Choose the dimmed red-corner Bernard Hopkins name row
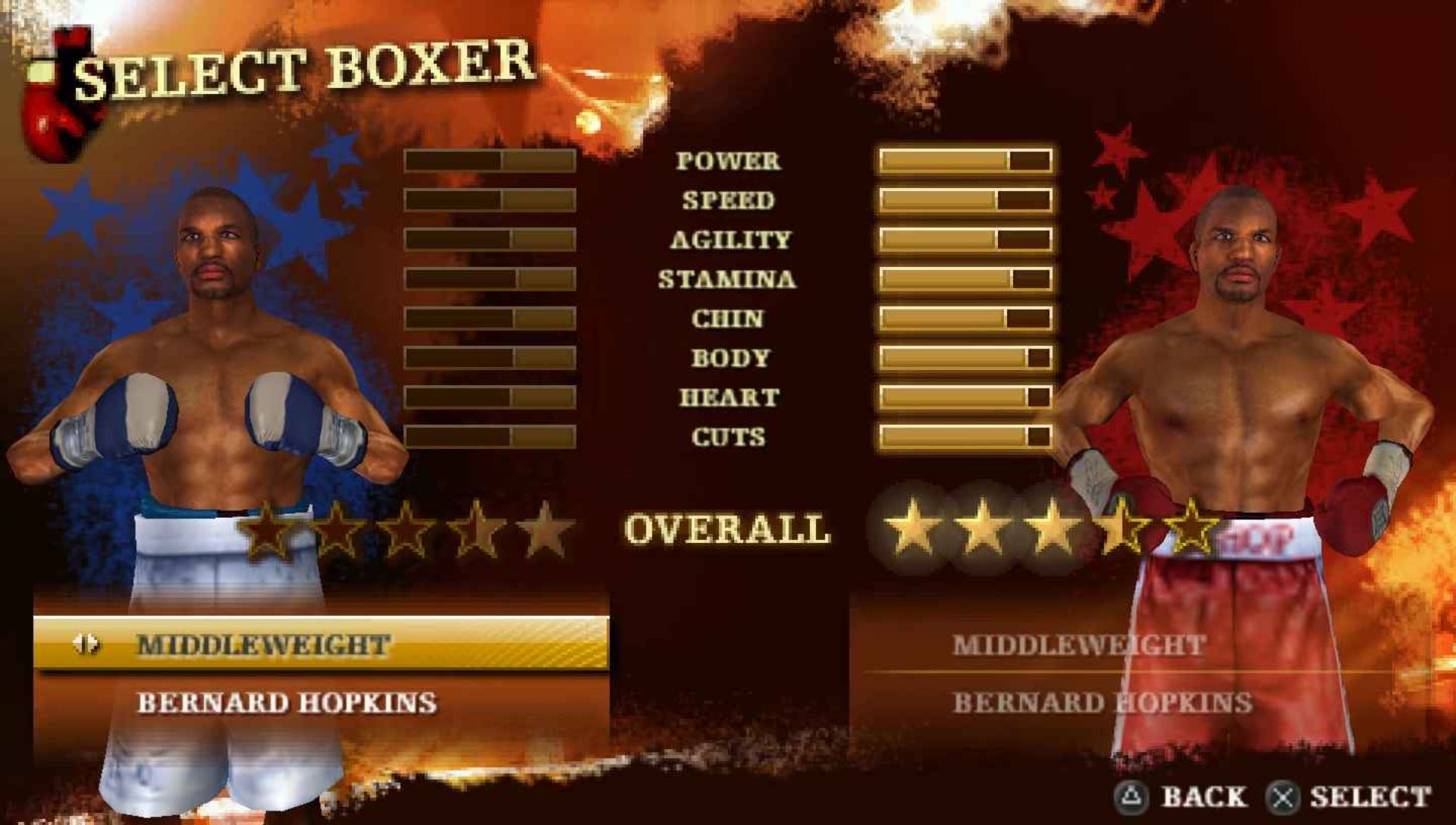The height and width of the screenshot is (825, 1456). coord(1102,703)
